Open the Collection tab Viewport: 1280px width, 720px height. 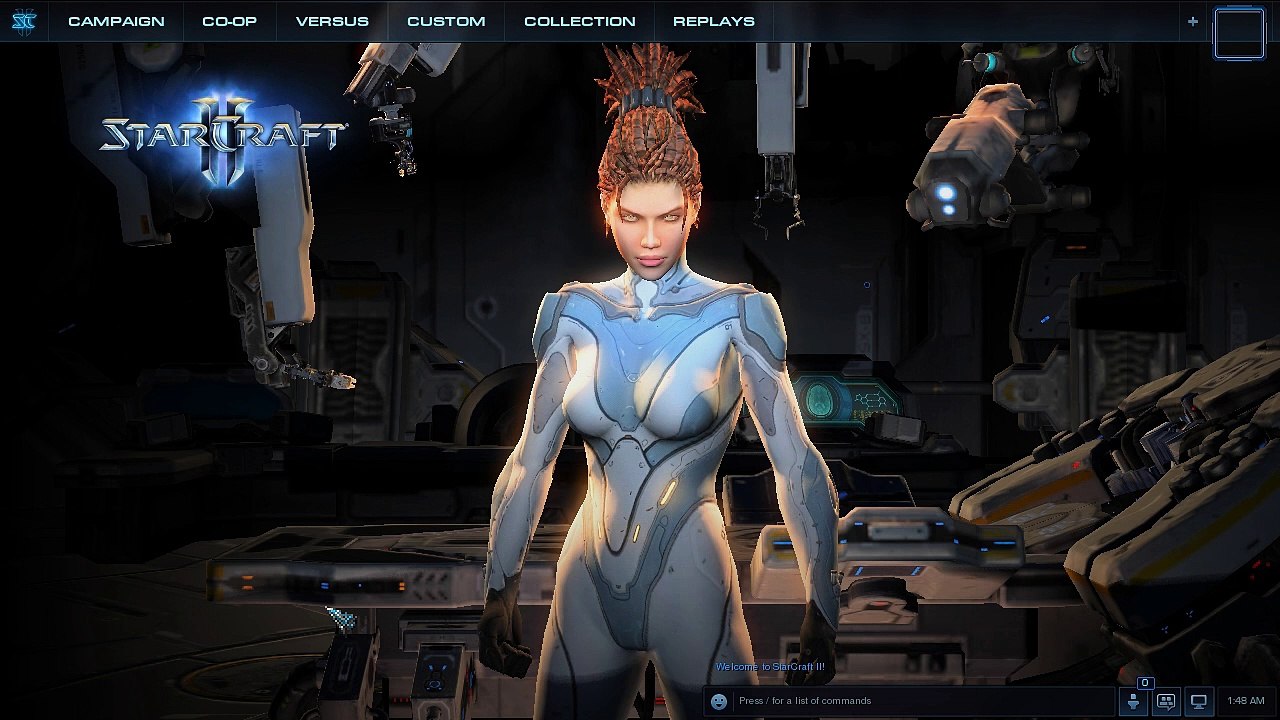coord(579,21)
